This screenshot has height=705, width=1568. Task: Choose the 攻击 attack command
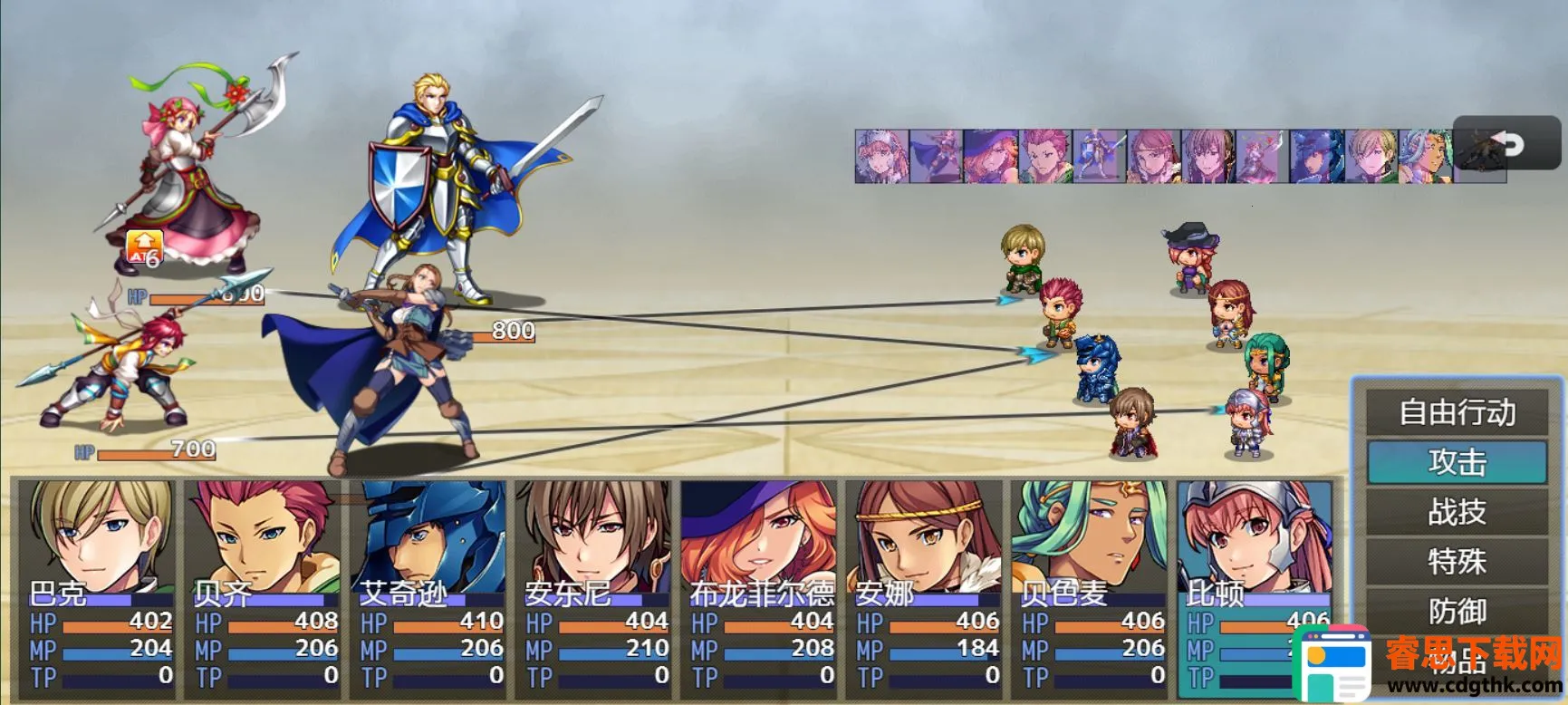(1457, 462)
